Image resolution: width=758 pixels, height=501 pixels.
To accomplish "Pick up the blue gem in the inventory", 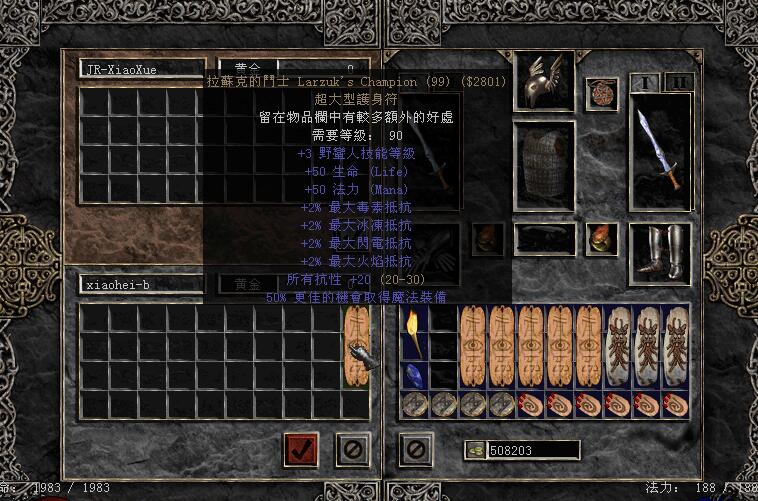I will (414, 375).
